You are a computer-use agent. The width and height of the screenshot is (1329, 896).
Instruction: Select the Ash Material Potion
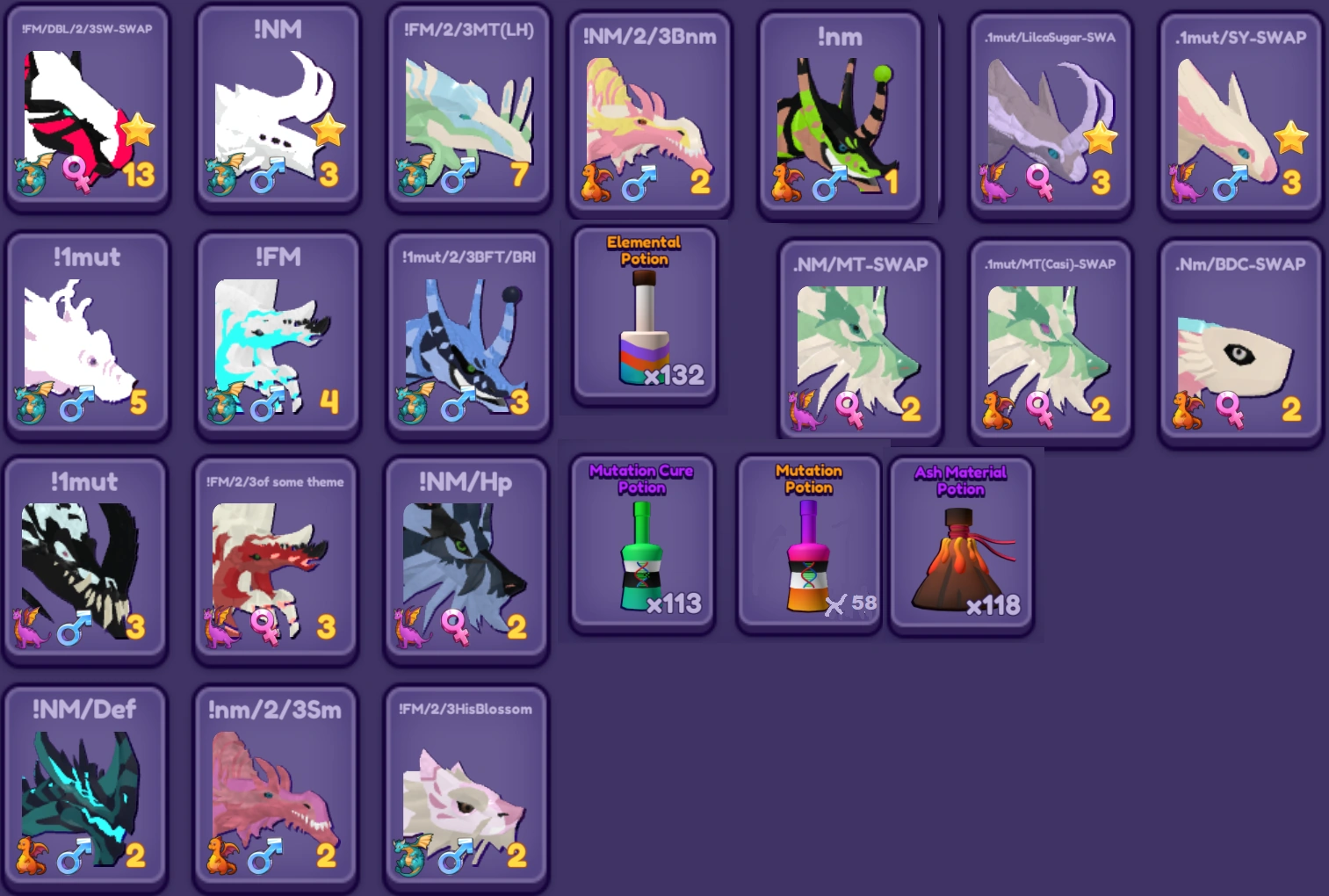click(961, 545)
